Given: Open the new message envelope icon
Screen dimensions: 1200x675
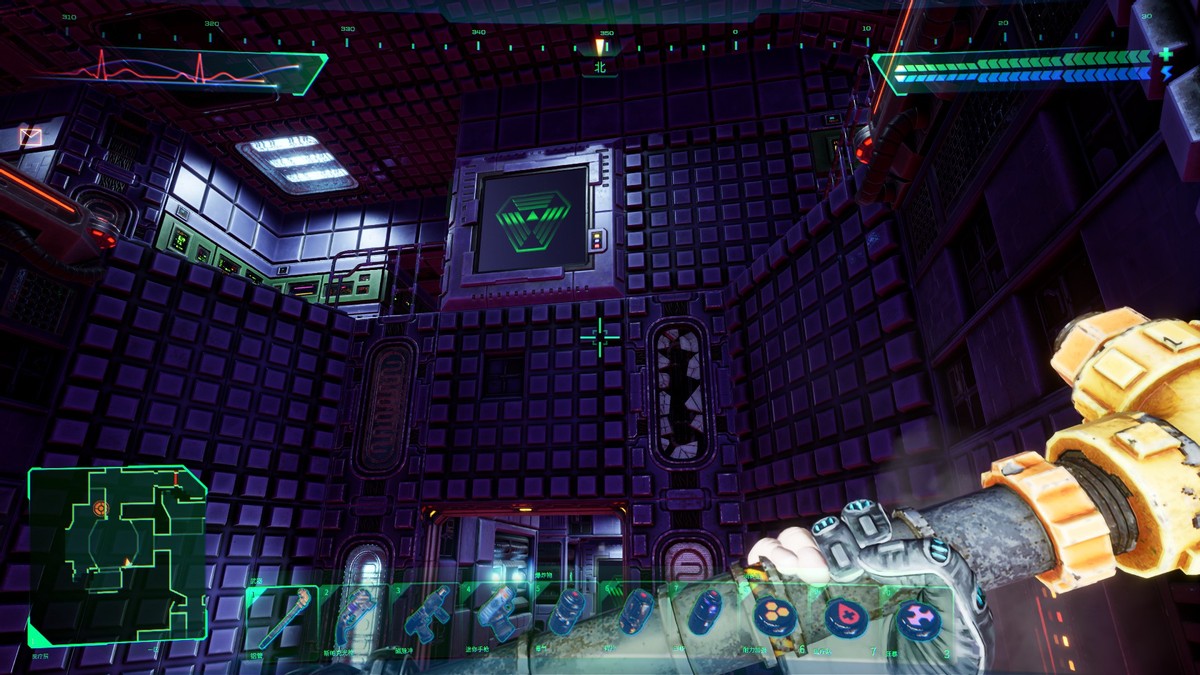Looking at the screenshot, I should pyautogui.click(x=31, y=136).
